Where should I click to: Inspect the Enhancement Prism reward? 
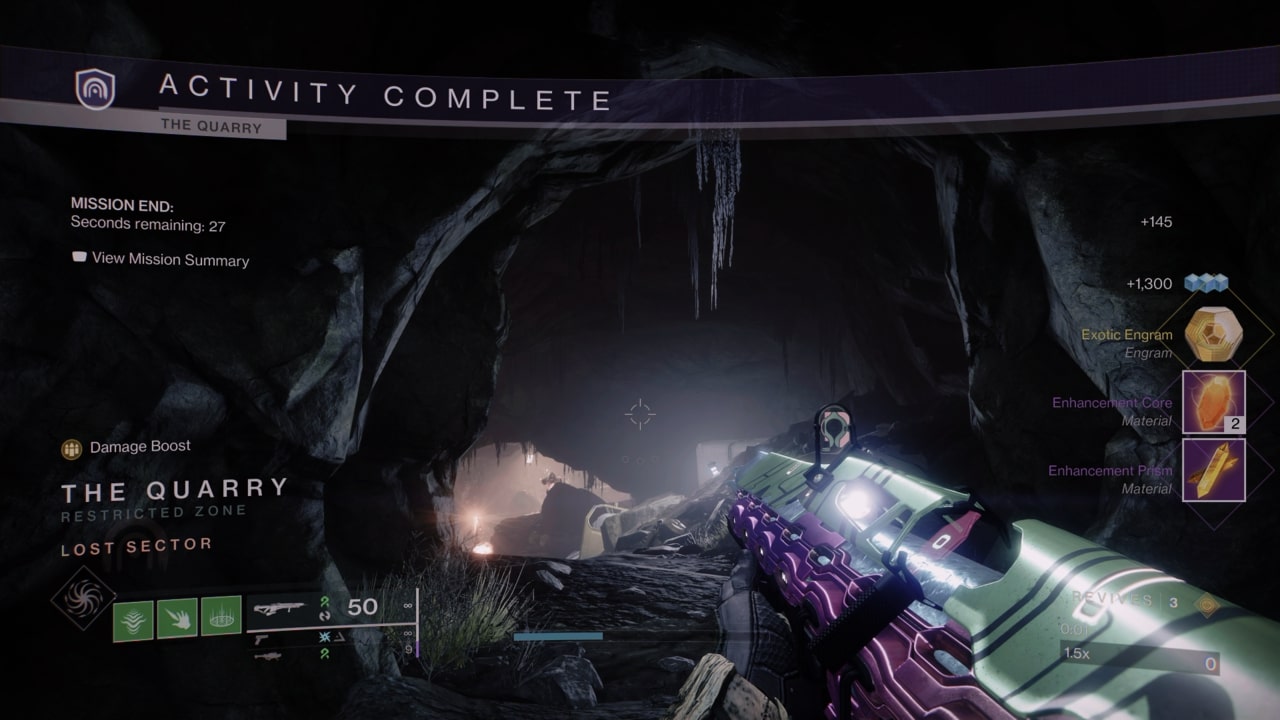(x=1213, y=470)
